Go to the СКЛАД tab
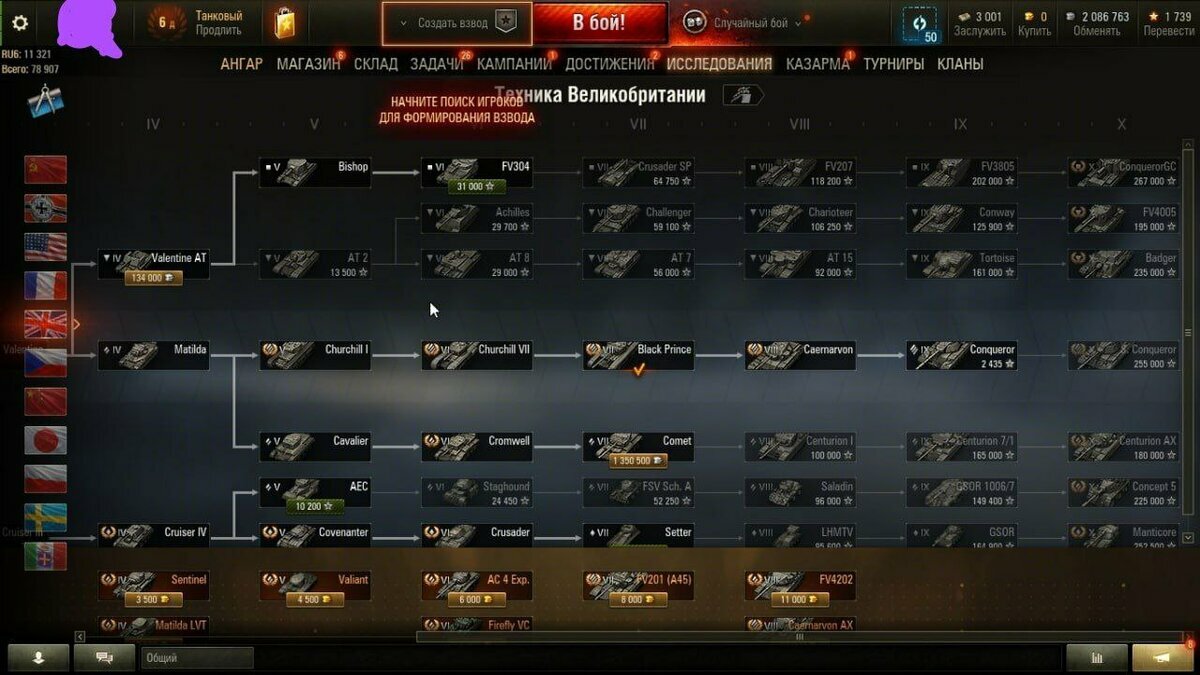Image resolution: width=1200 pixels, height=675 pixels. click(x=375, y=64)
